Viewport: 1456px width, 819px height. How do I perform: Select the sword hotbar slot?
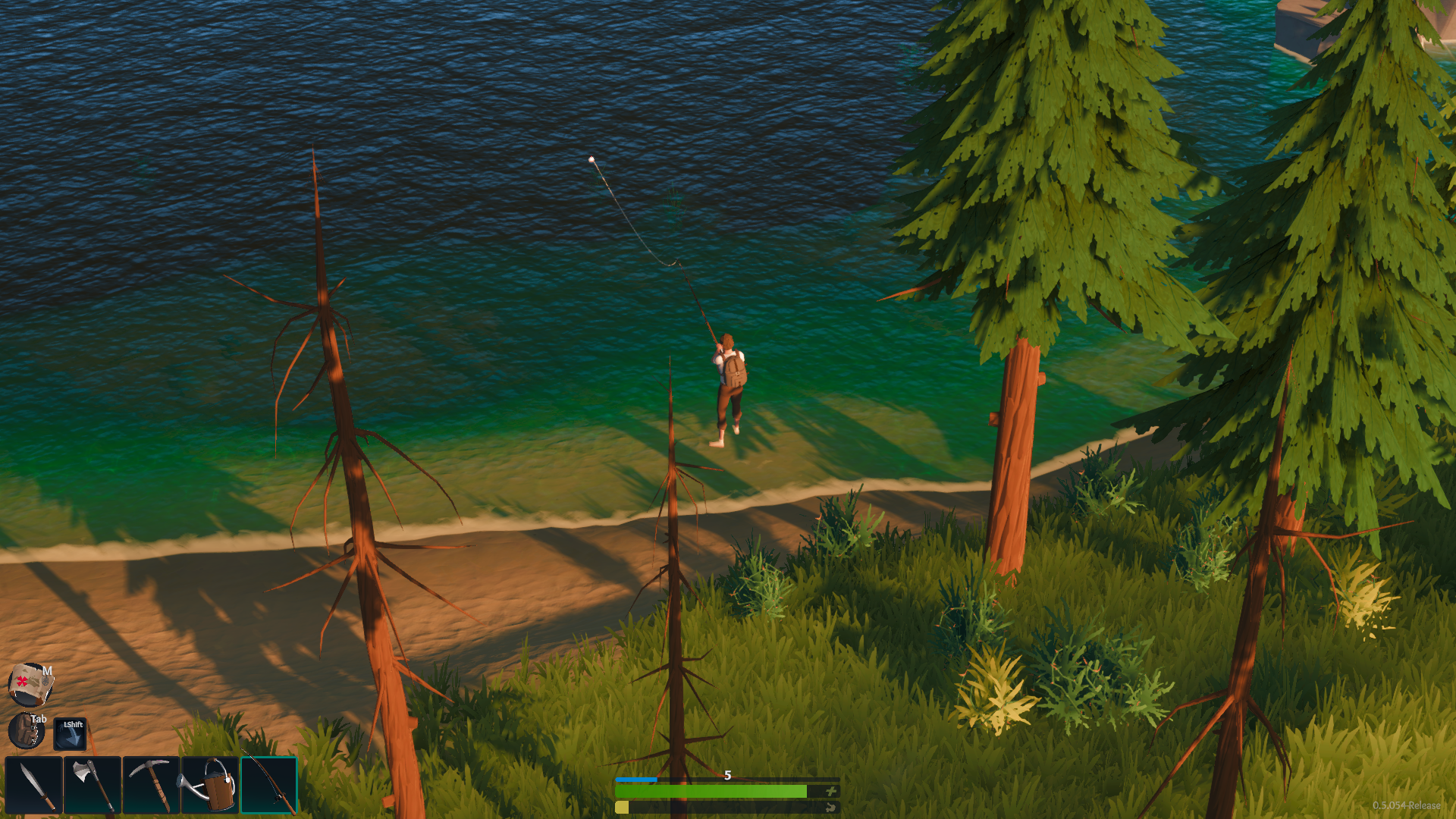coord(34,785)
